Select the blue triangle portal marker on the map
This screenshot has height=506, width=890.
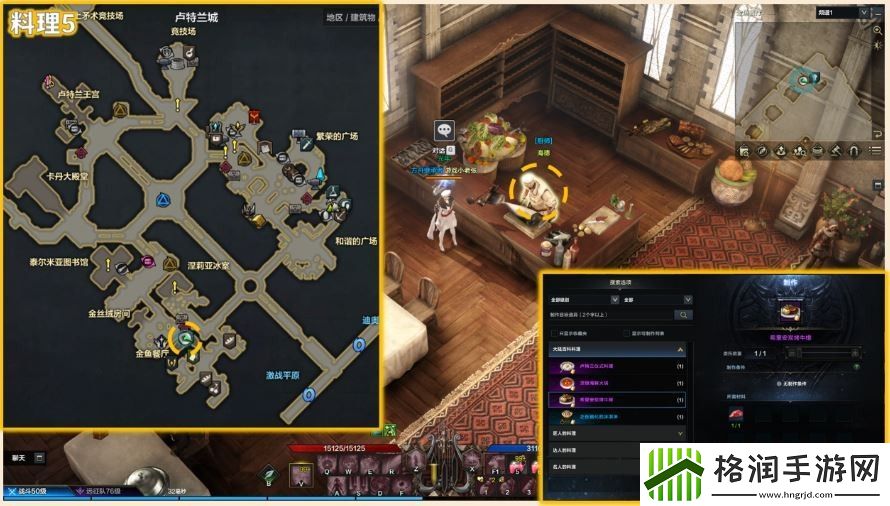pyautogui.click(x=160, y=201)
